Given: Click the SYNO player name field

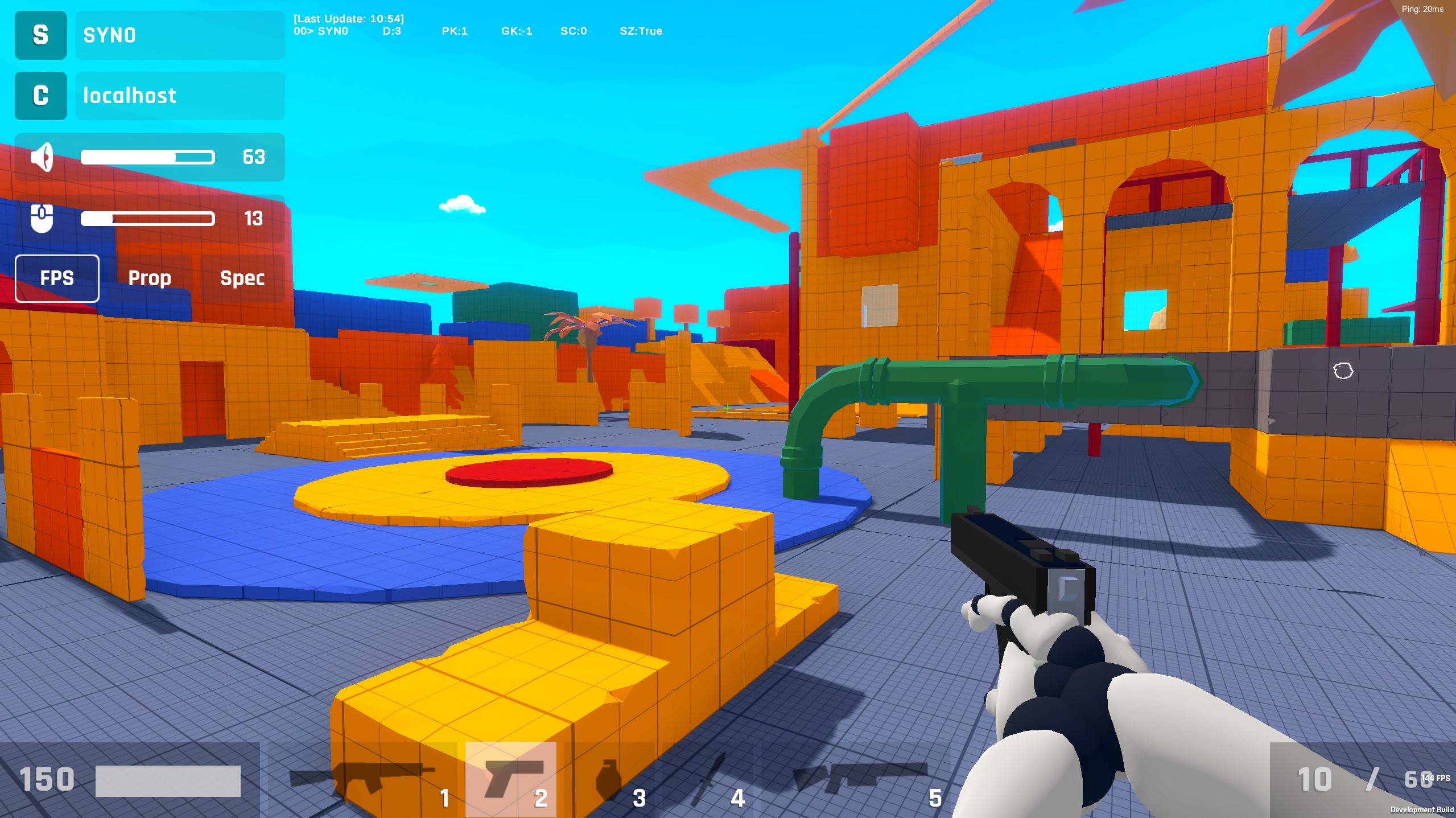Looking at the screenshot, I should pos(180,35).
